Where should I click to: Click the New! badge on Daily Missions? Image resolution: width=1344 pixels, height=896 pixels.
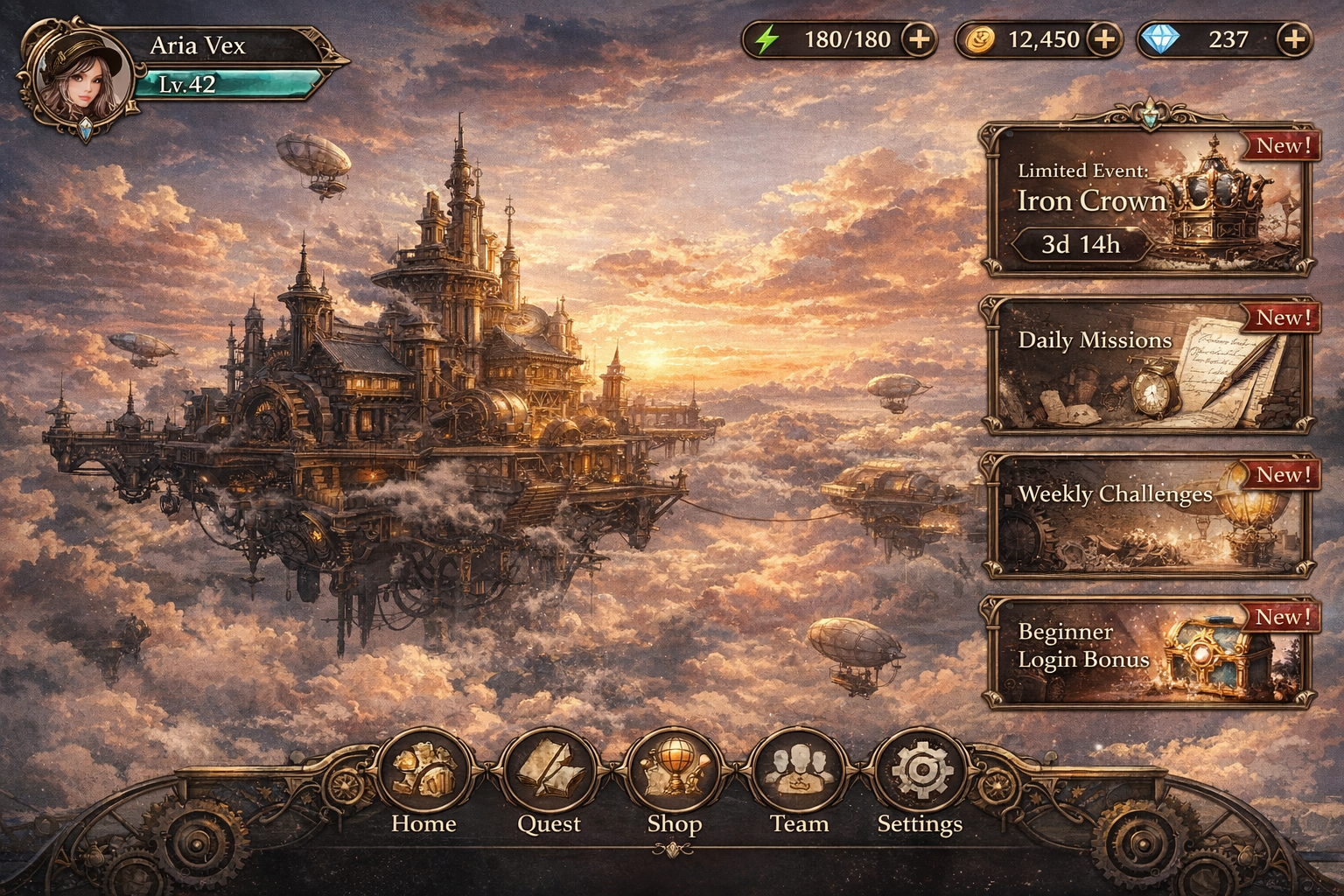[1279, 318]
